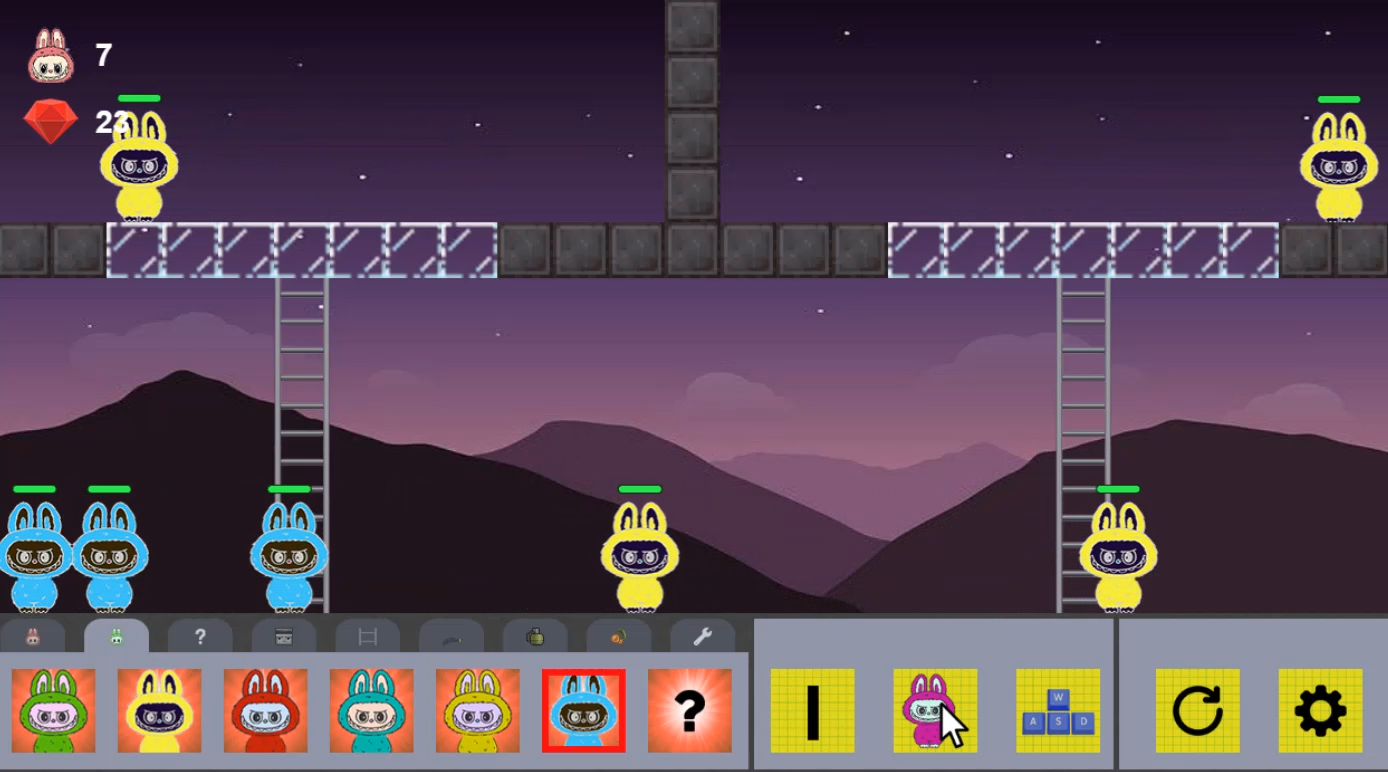
Task: Toggle pause with the vertical bar icon
Action: click(x=811, y=712)
